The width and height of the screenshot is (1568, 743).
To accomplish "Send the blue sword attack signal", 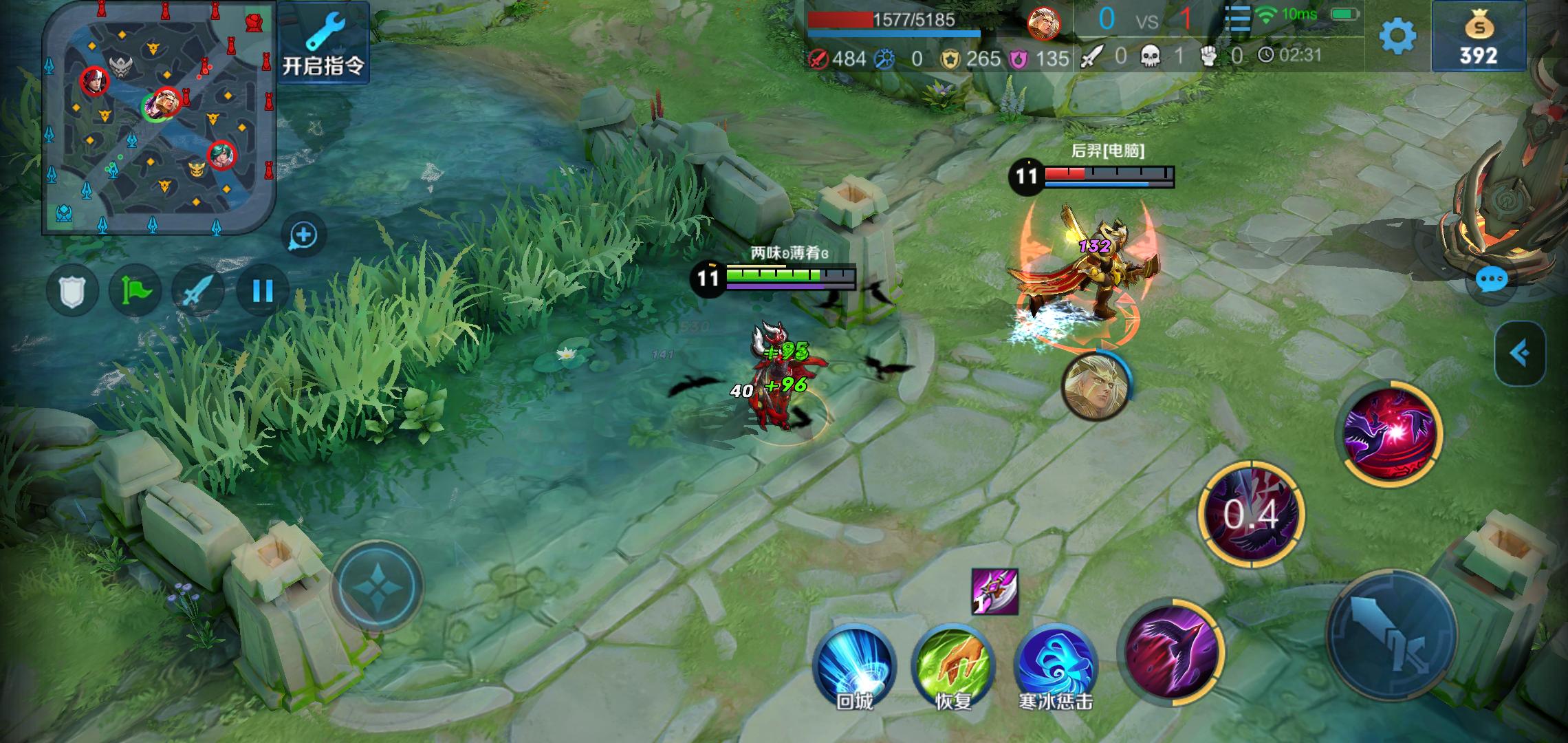I will coord(198,292).
